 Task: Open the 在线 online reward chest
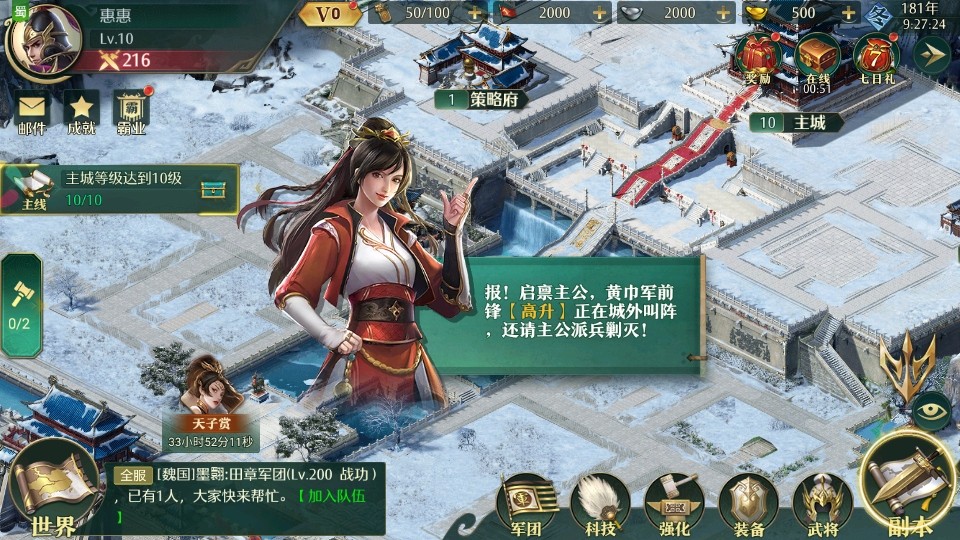coord(816,55)
